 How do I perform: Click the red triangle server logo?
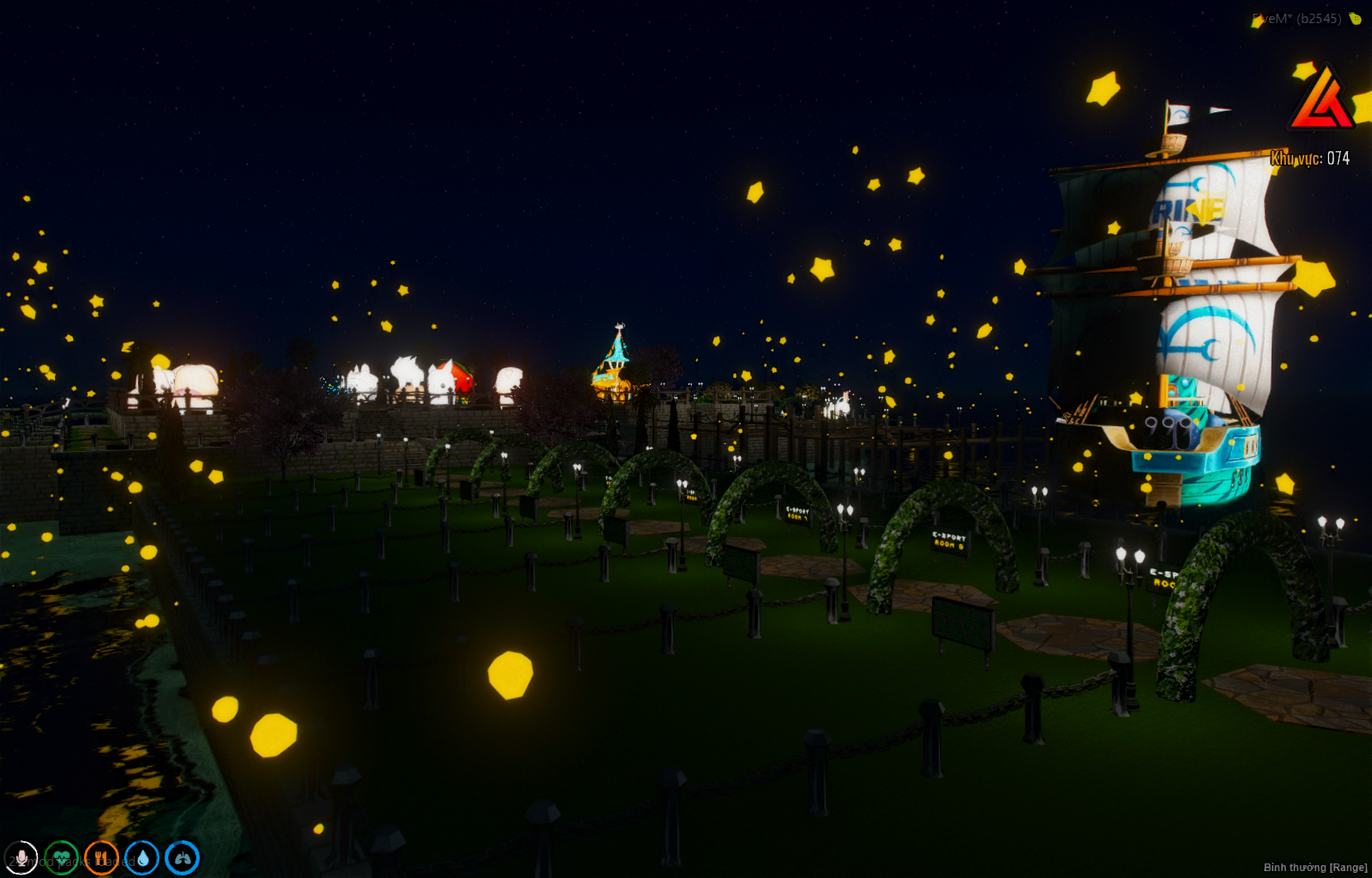(1321, 99)
